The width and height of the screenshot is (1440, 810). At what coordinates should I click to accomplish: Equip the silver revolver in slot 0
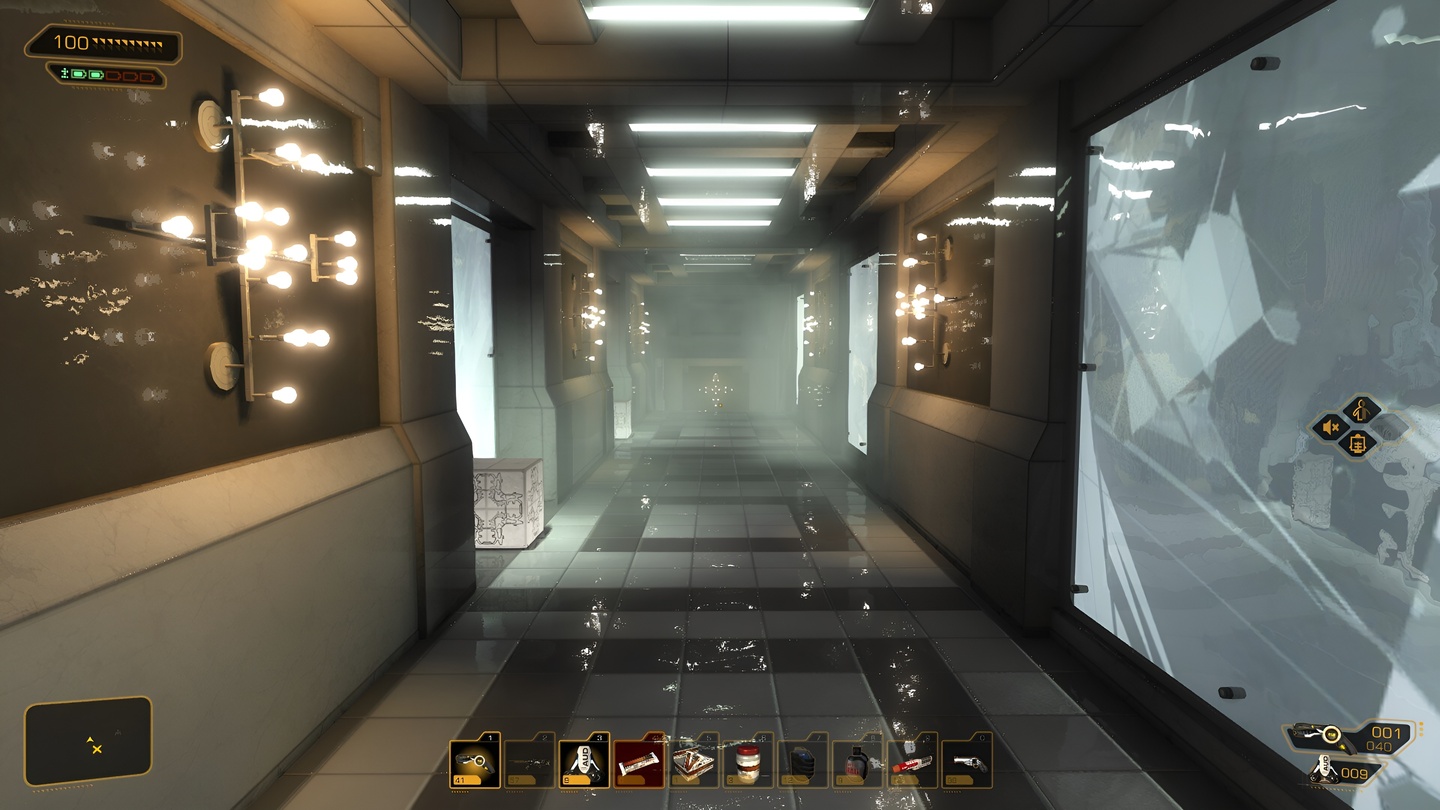967,764
